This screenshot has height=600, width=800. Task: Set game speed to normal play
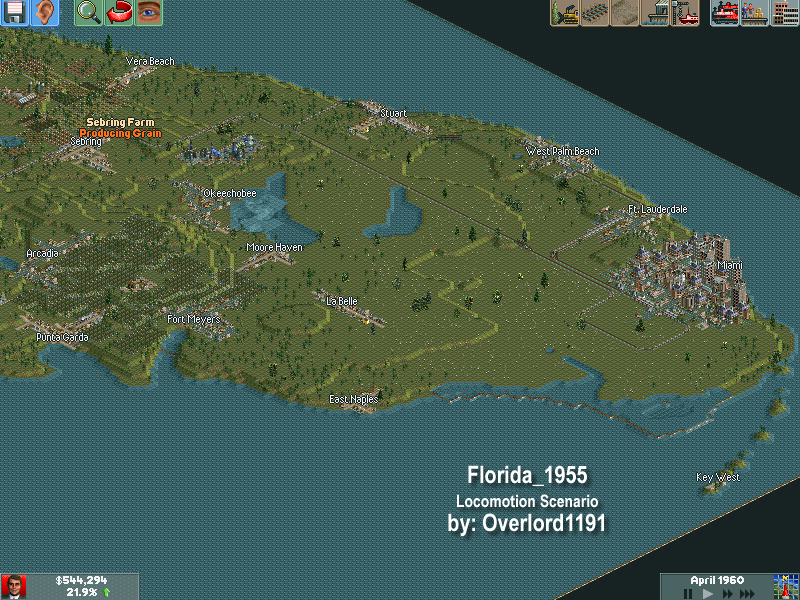708,593
